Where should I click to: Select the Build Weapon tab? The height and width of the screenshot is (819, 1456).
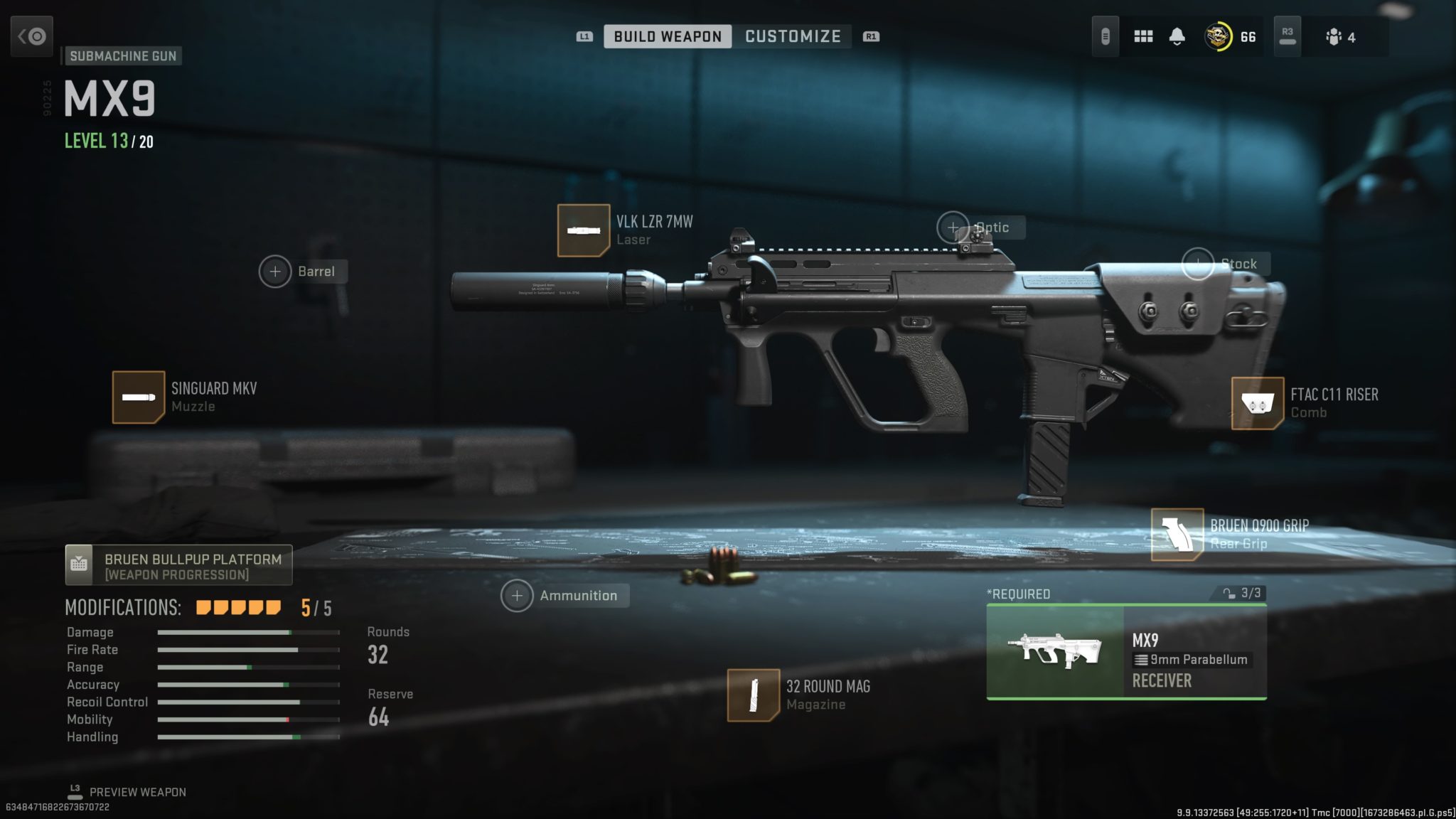click(x=668, y=36)
